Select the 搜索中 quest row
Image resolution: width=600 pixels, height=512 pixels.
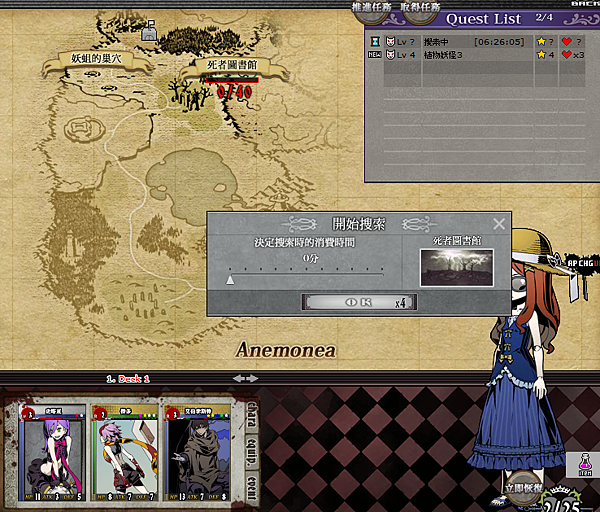pos(470,42)
